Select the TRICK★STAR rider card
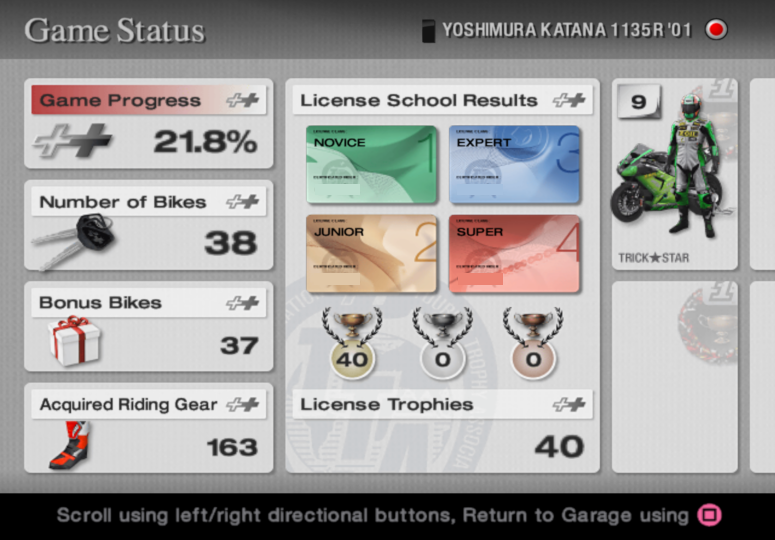This screenshot has height=540, width=775. [674, 175]
